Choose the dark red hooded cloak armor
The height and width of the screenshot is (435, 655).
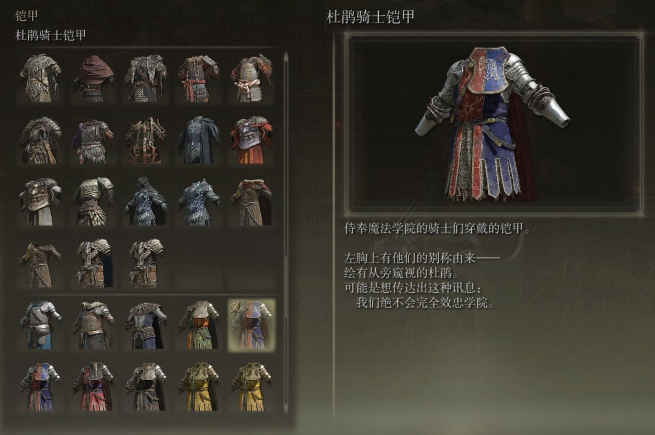click(93, 77)
